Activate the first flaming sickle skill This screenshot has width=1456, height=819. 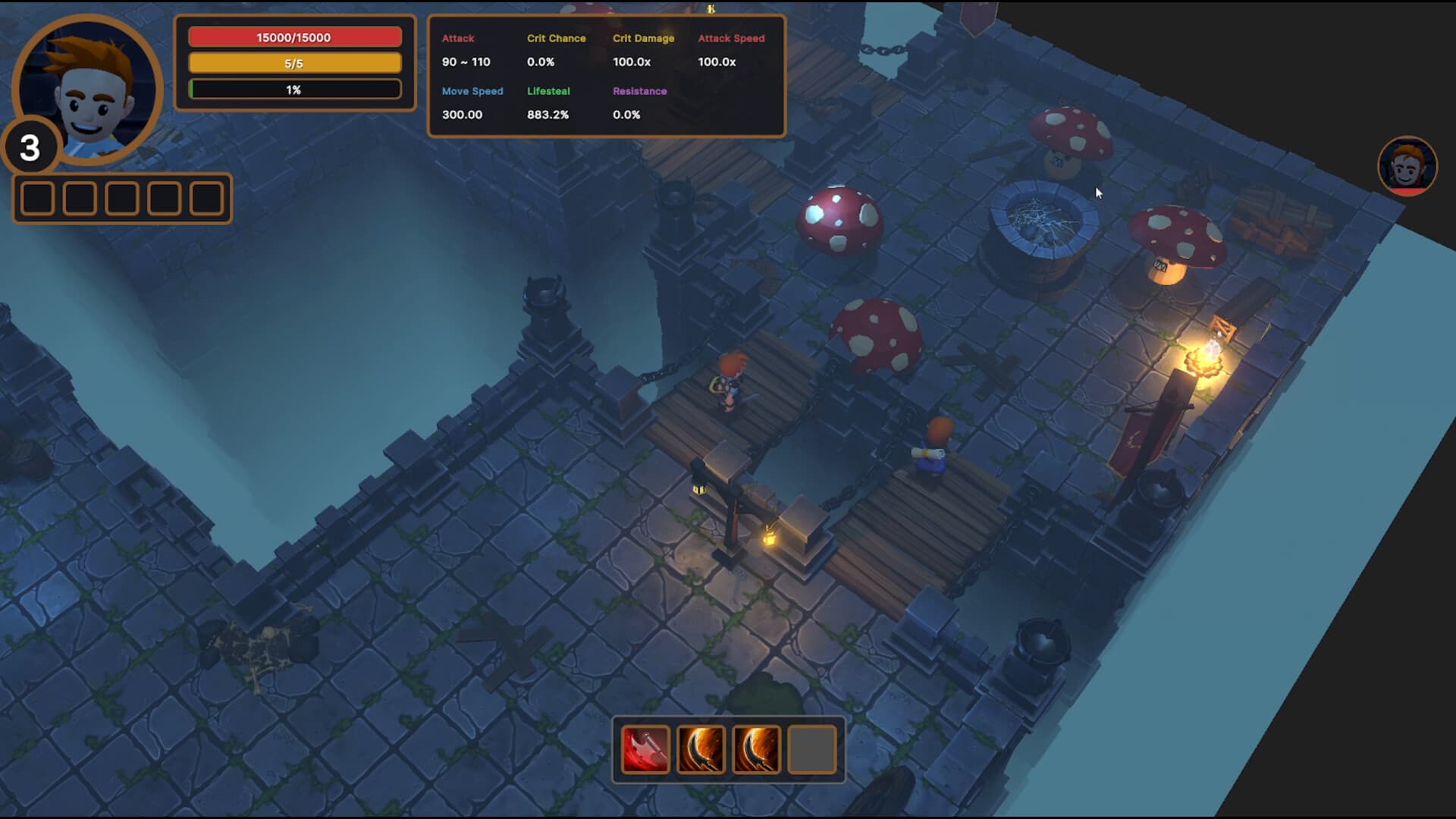pos(700,749)
